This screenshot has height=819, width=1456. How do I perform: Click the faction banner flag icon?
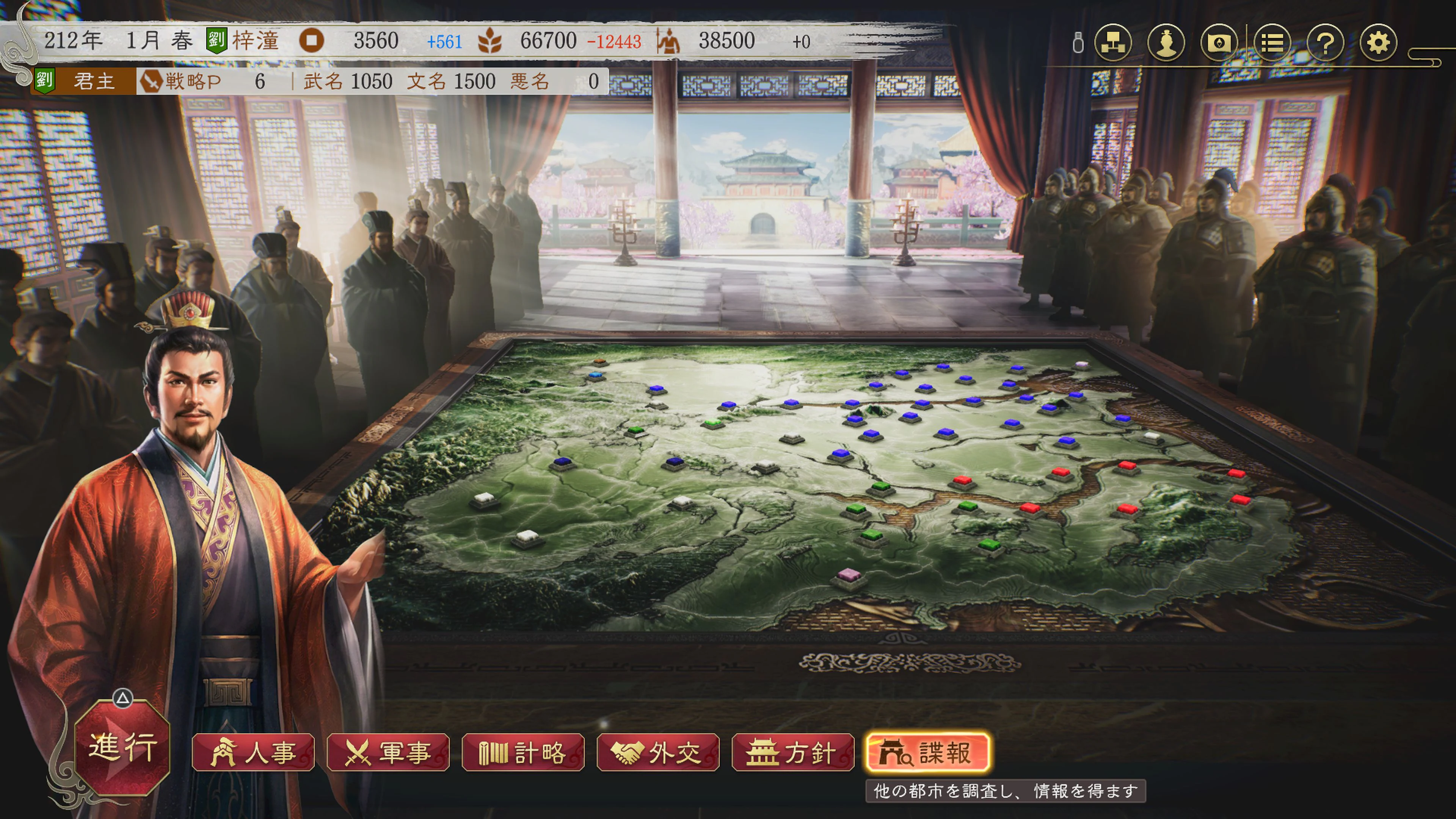tap(1219, 42)
